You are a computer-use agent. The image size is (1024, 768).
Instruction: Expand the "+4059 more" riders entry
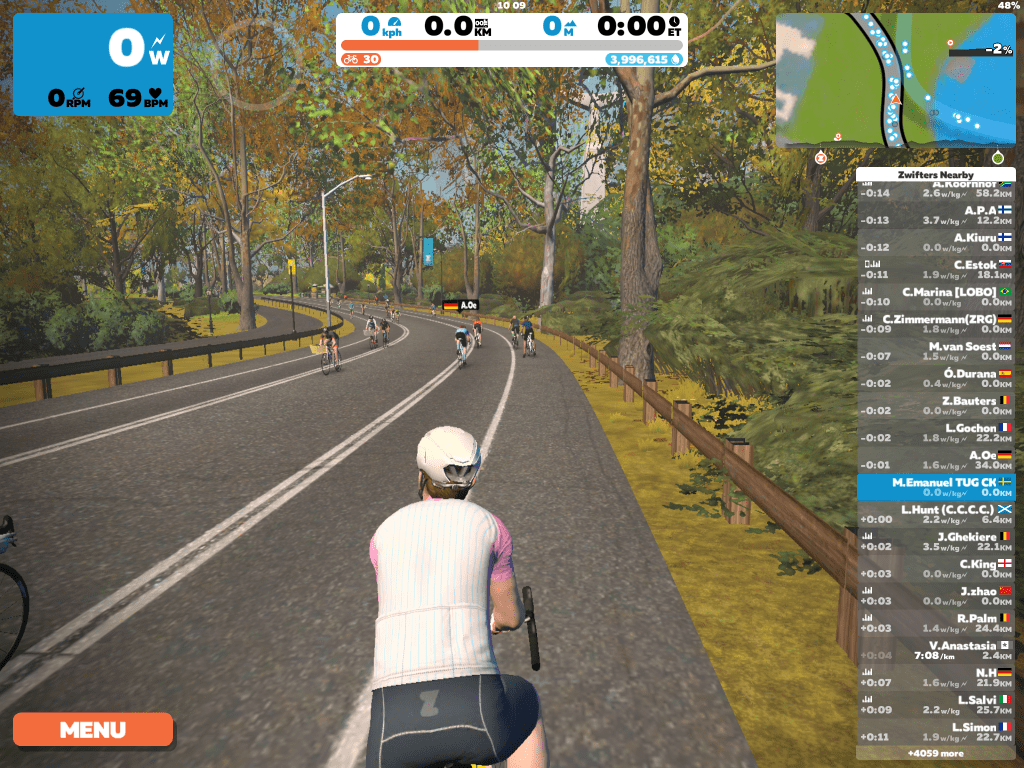click(936, 753)
